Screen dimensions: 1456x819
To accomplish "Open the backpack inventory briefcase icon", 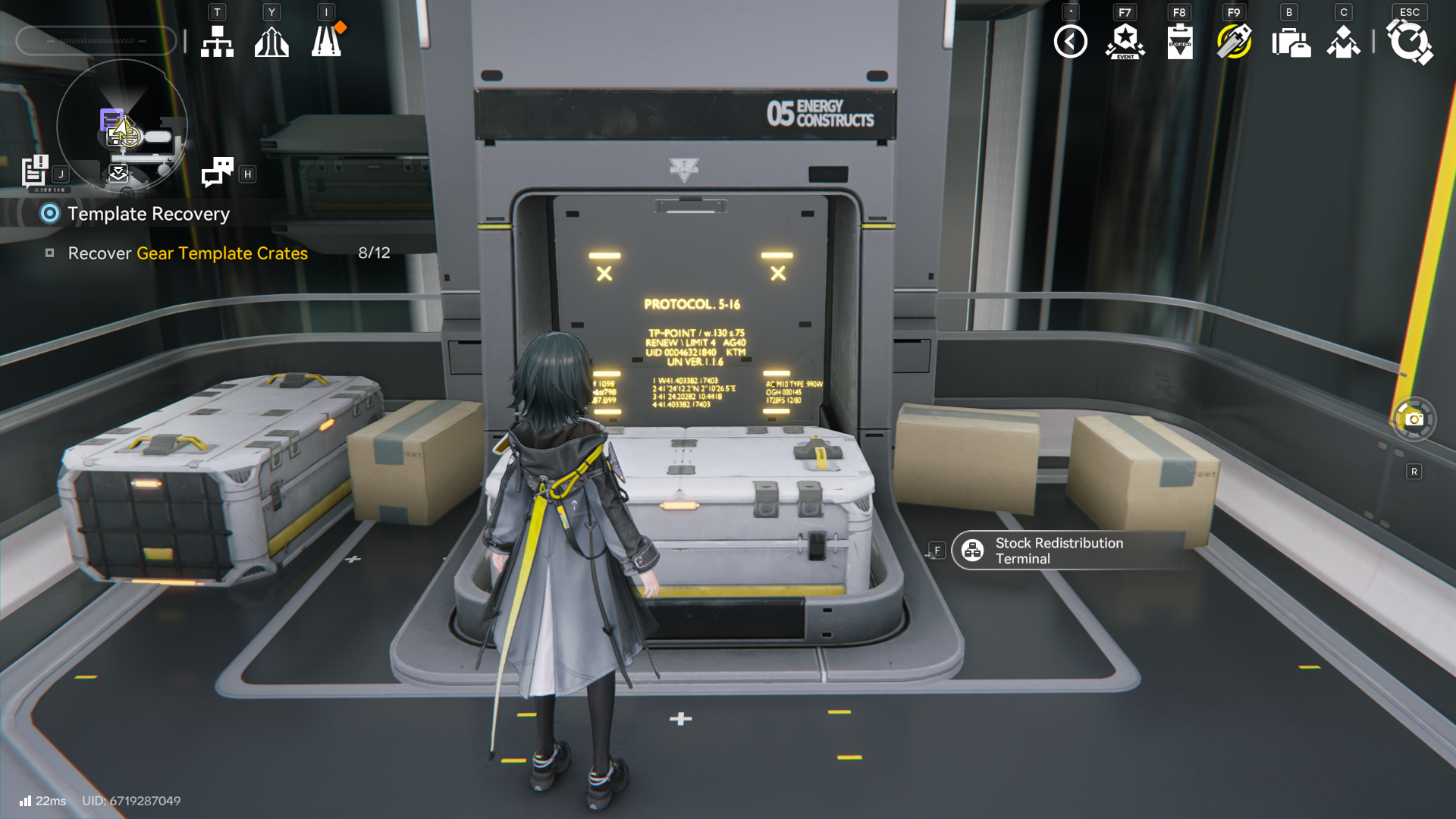I will tap(1290, 42).
